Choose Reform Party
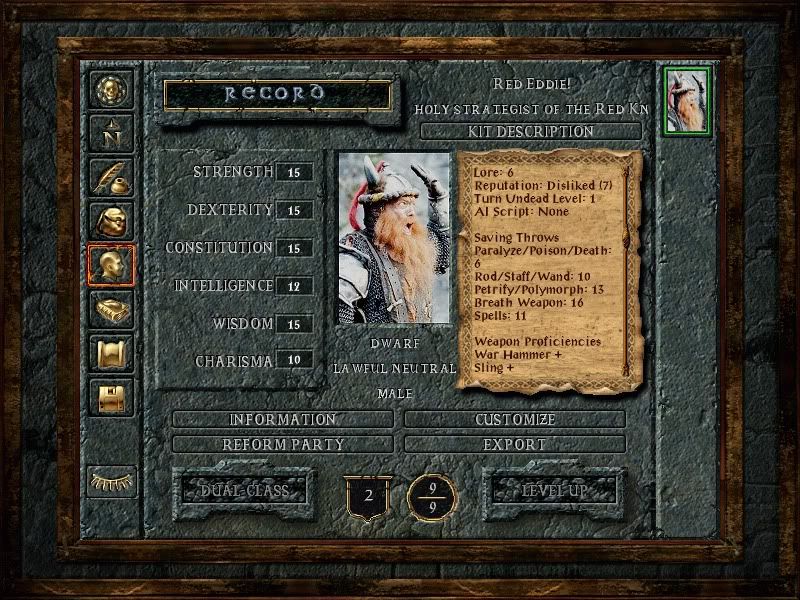Viewport: 800px width, 600px height. (283, 444)
